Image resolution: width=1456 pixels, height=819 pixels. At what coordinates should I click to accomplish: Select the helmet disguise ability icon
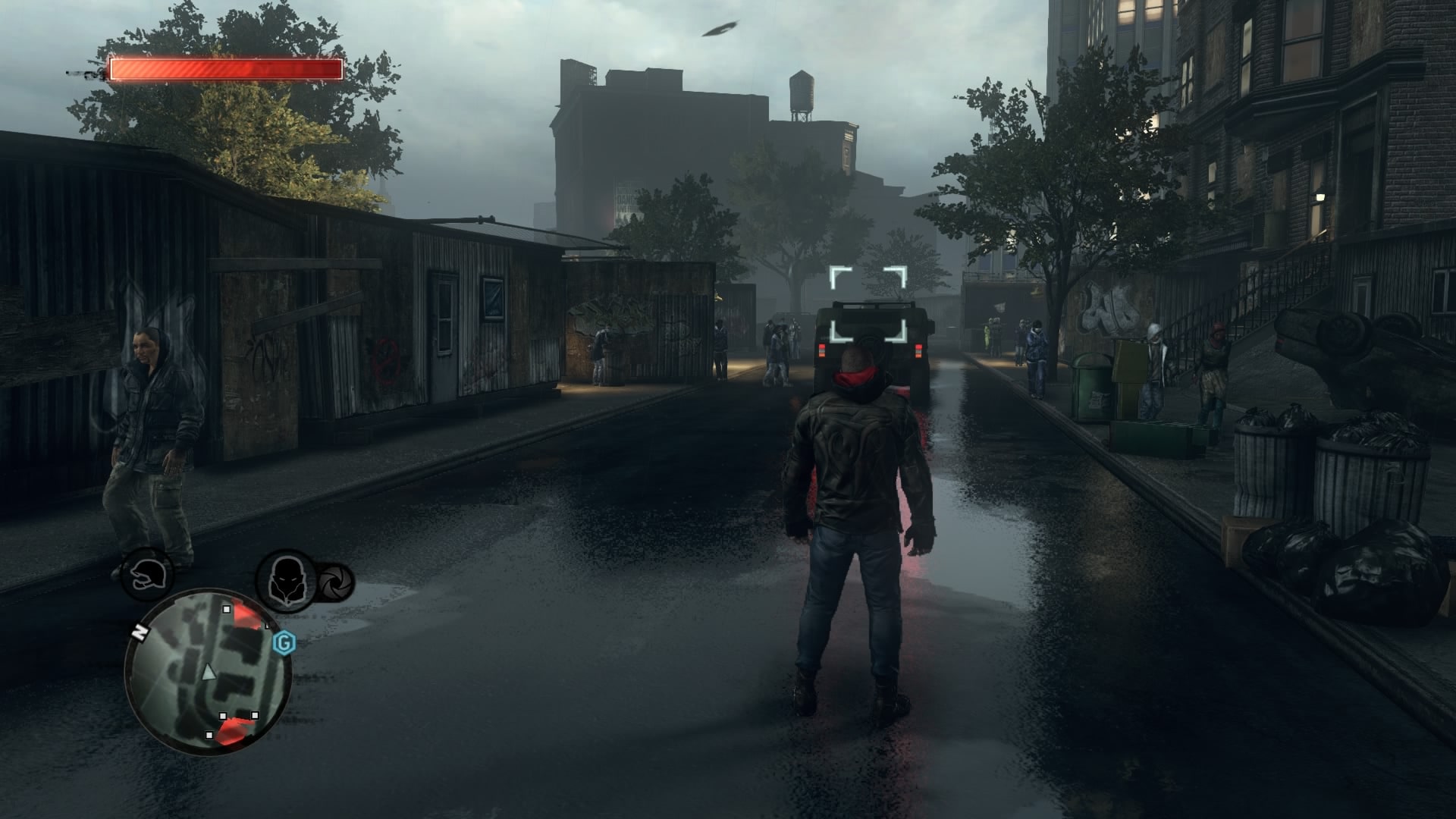pyautogui.click(x=146, y=575)
